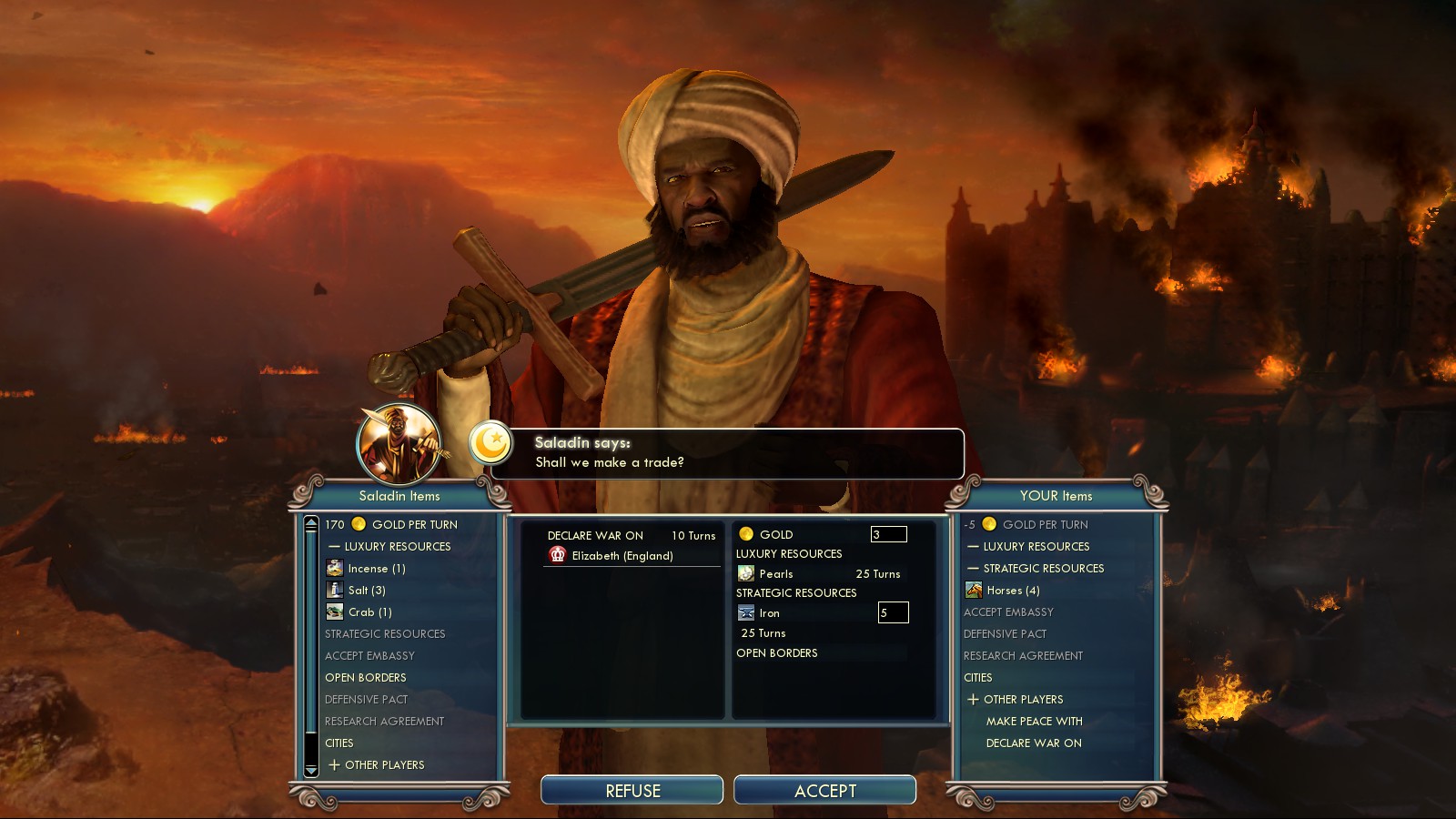Click the Iron resource icon in the offer
The height and width of the screenshot is (819, 1456).
(746, 612)
